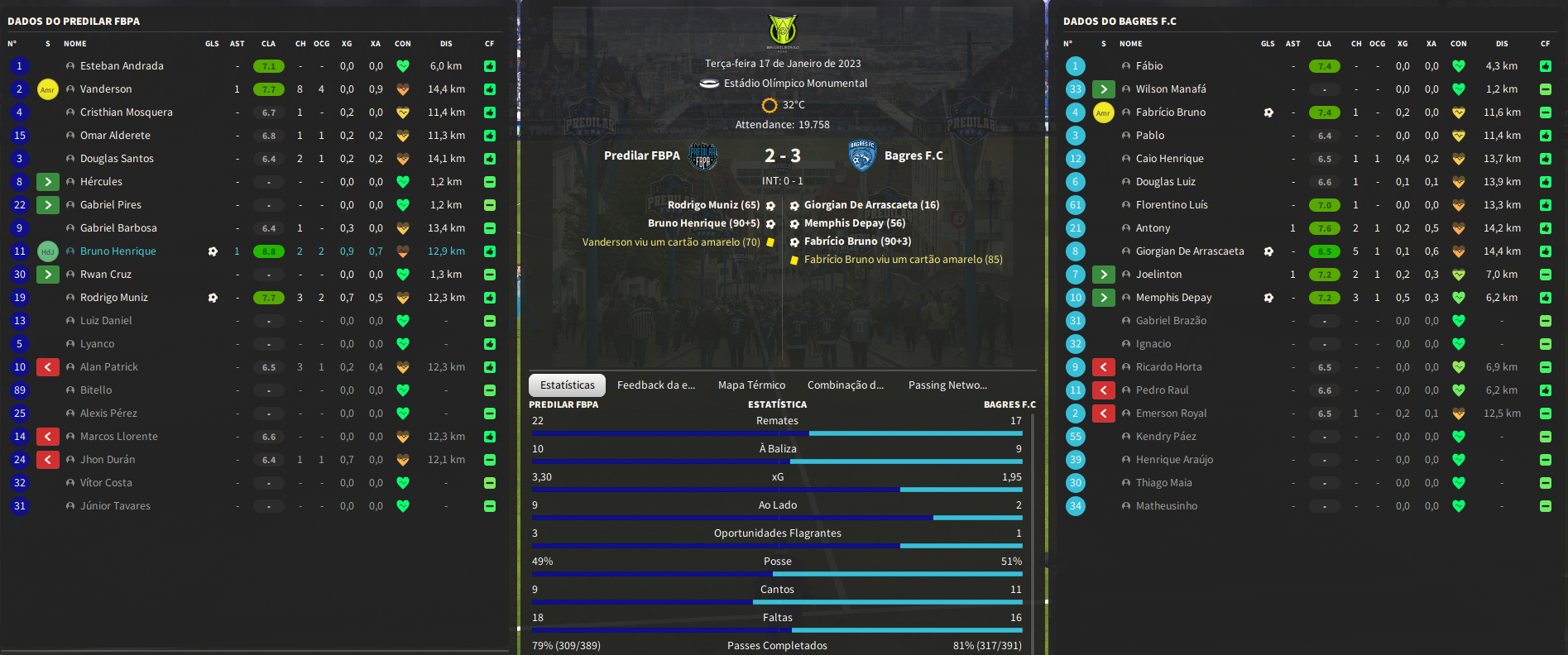Image resolution: width=1568 pixels, height=655 pixels.
Task: Select Gabriel Barbosa from the Predilar list
Action: [x=118, y=228]
